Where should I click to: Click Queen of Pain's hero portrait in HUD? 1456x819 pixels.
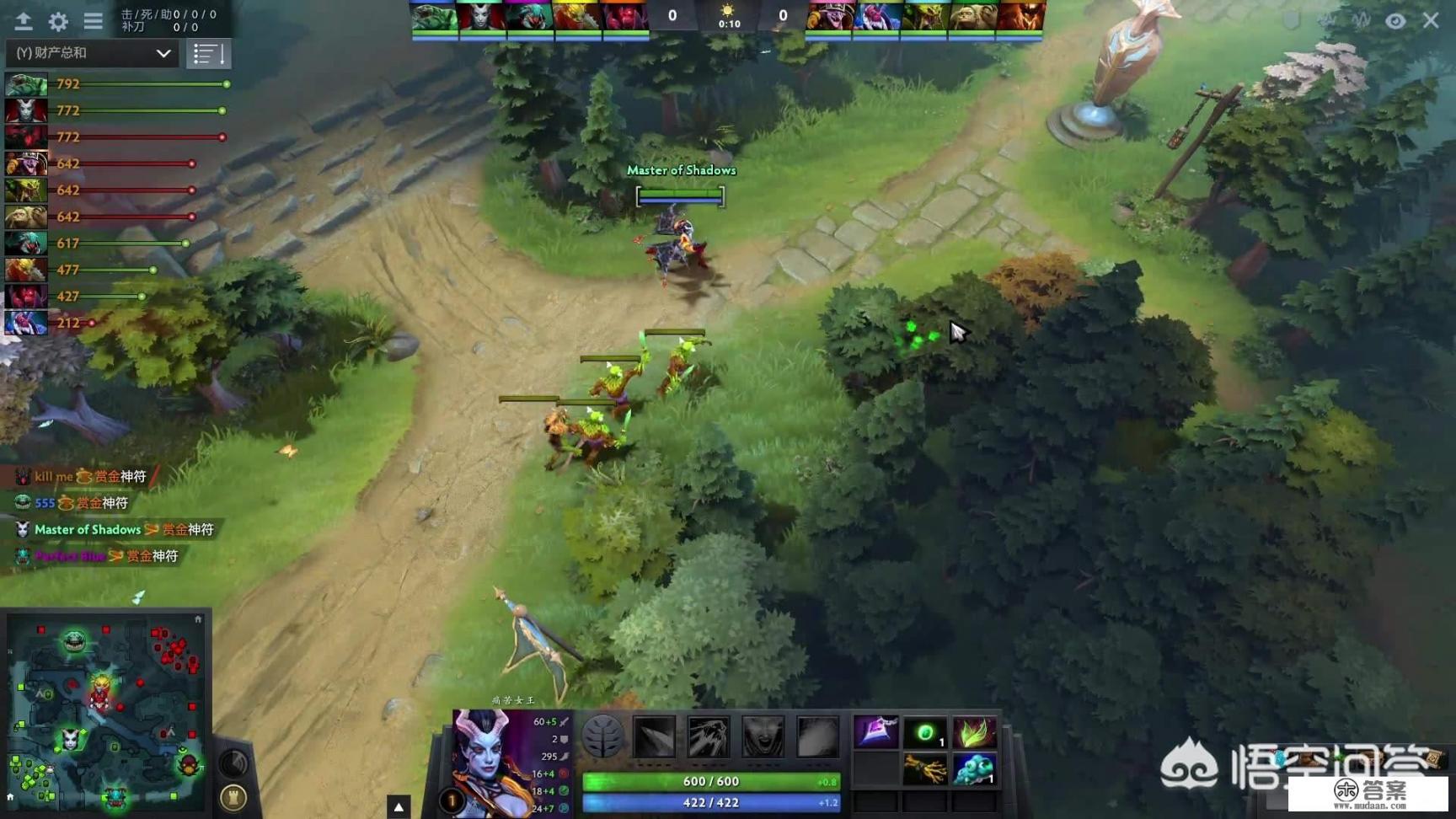(487, 758)
